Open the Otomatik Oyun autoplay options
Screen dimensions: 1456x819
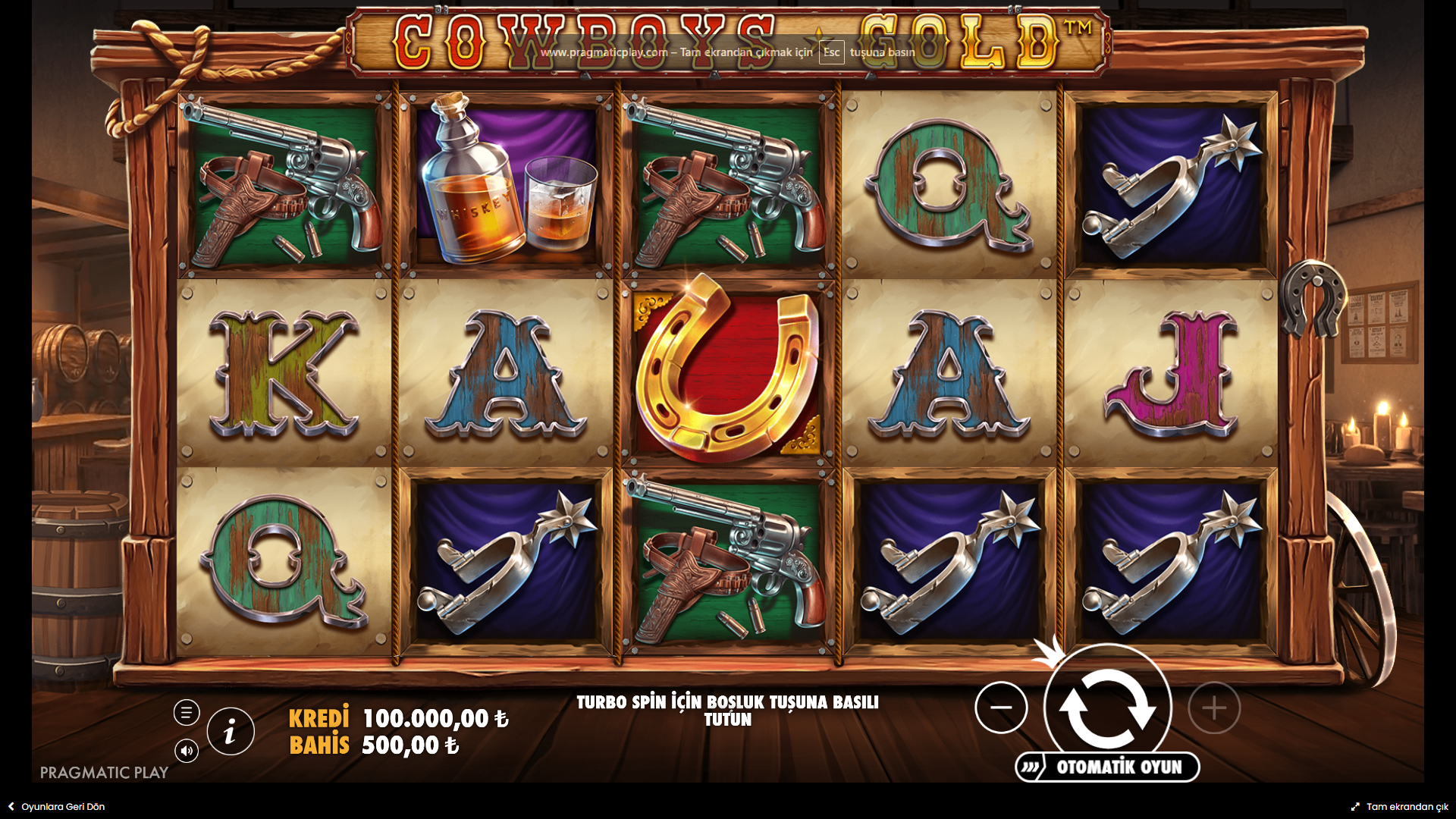[1108, 767]
